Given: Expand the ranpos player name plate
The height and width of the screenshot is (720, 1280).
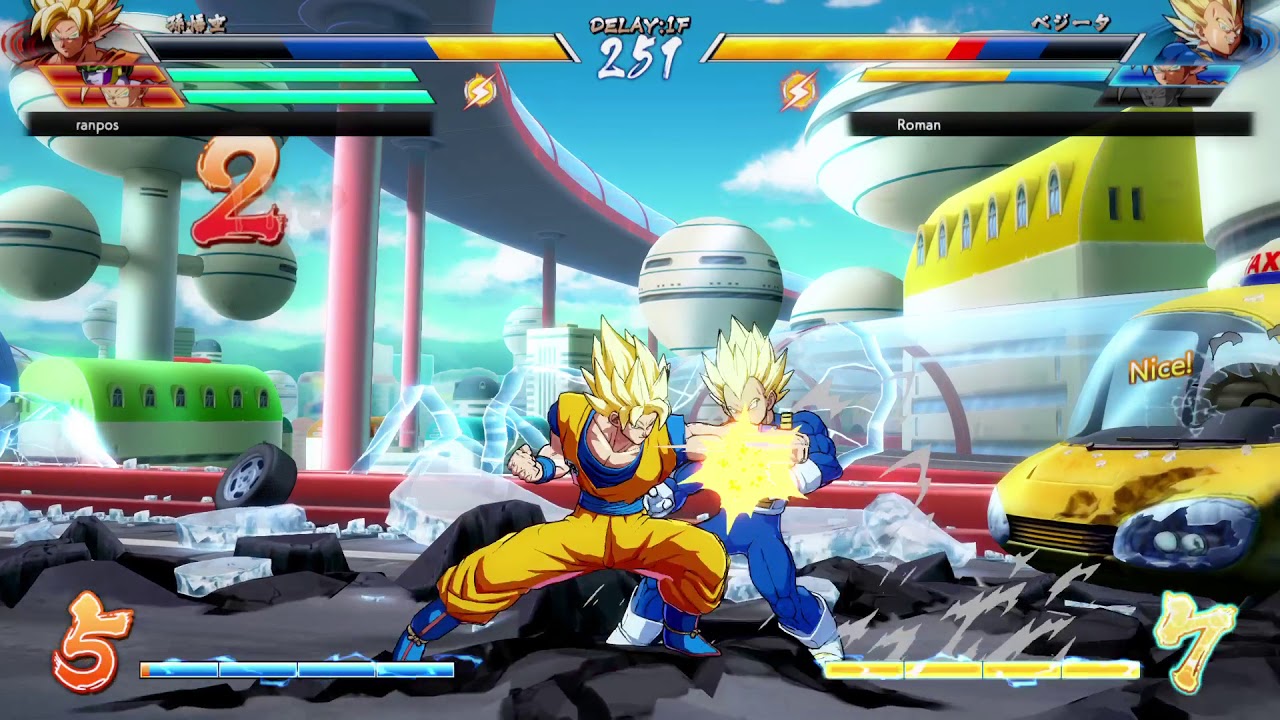Looking at the screenshot, I should click(x=95, y=124).
